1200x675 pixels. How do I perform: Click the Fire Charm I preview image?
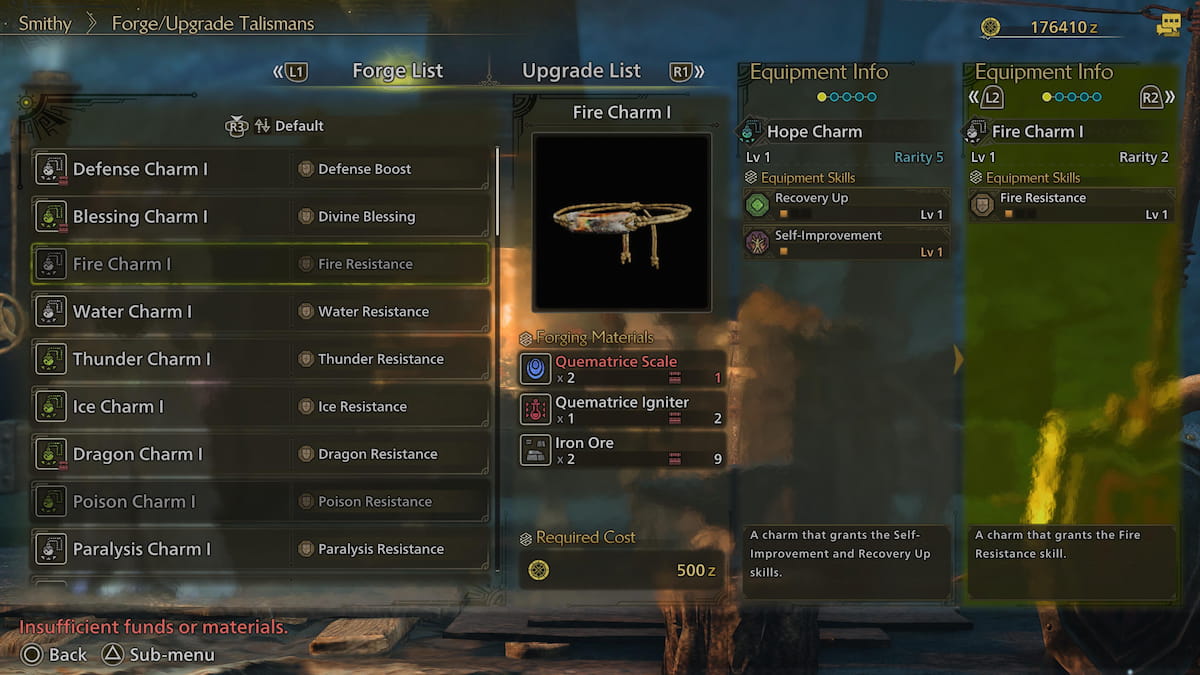click(x=621, y=222)
